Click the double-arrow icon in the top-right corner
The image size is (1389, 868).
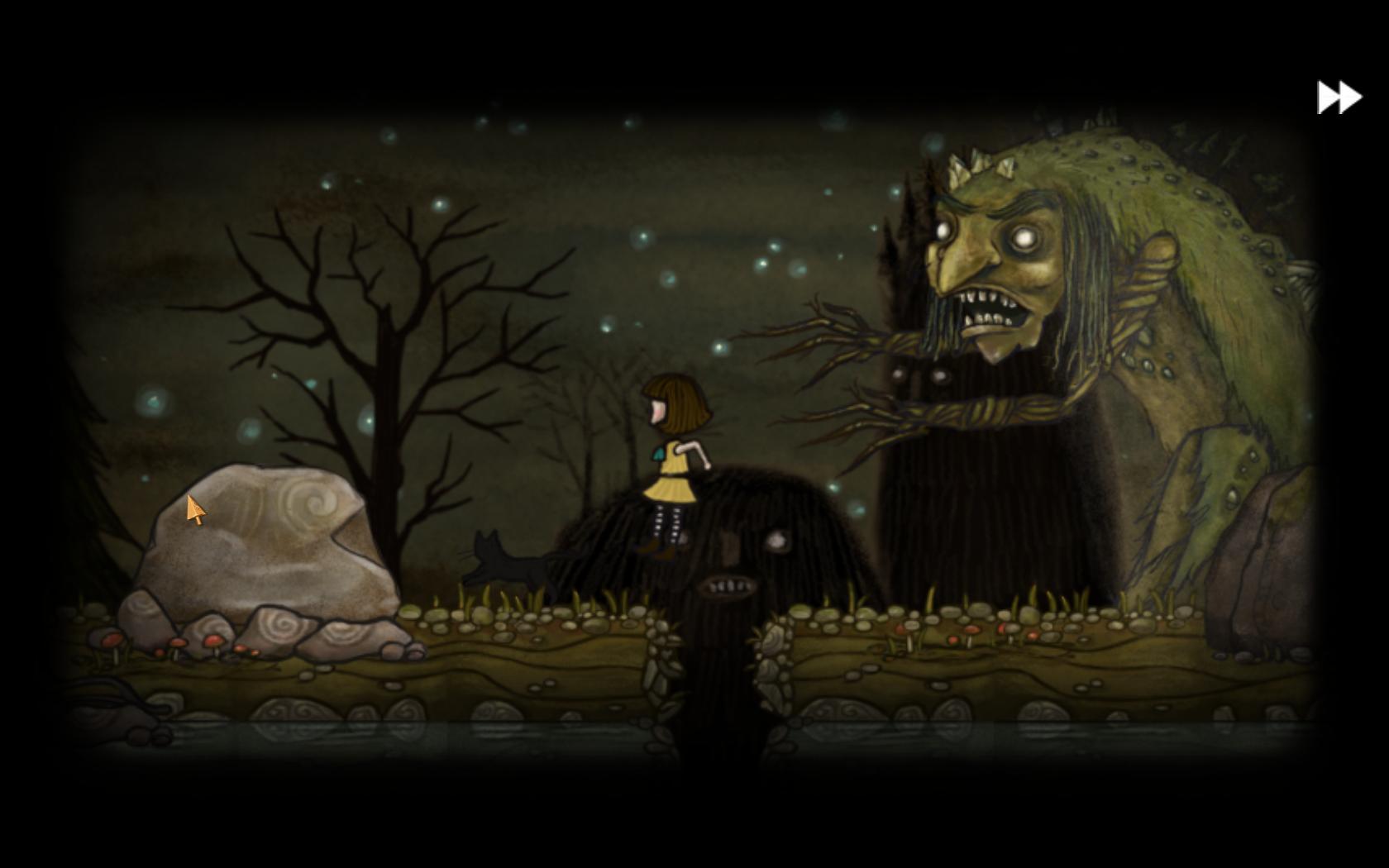pos(1338,97)
